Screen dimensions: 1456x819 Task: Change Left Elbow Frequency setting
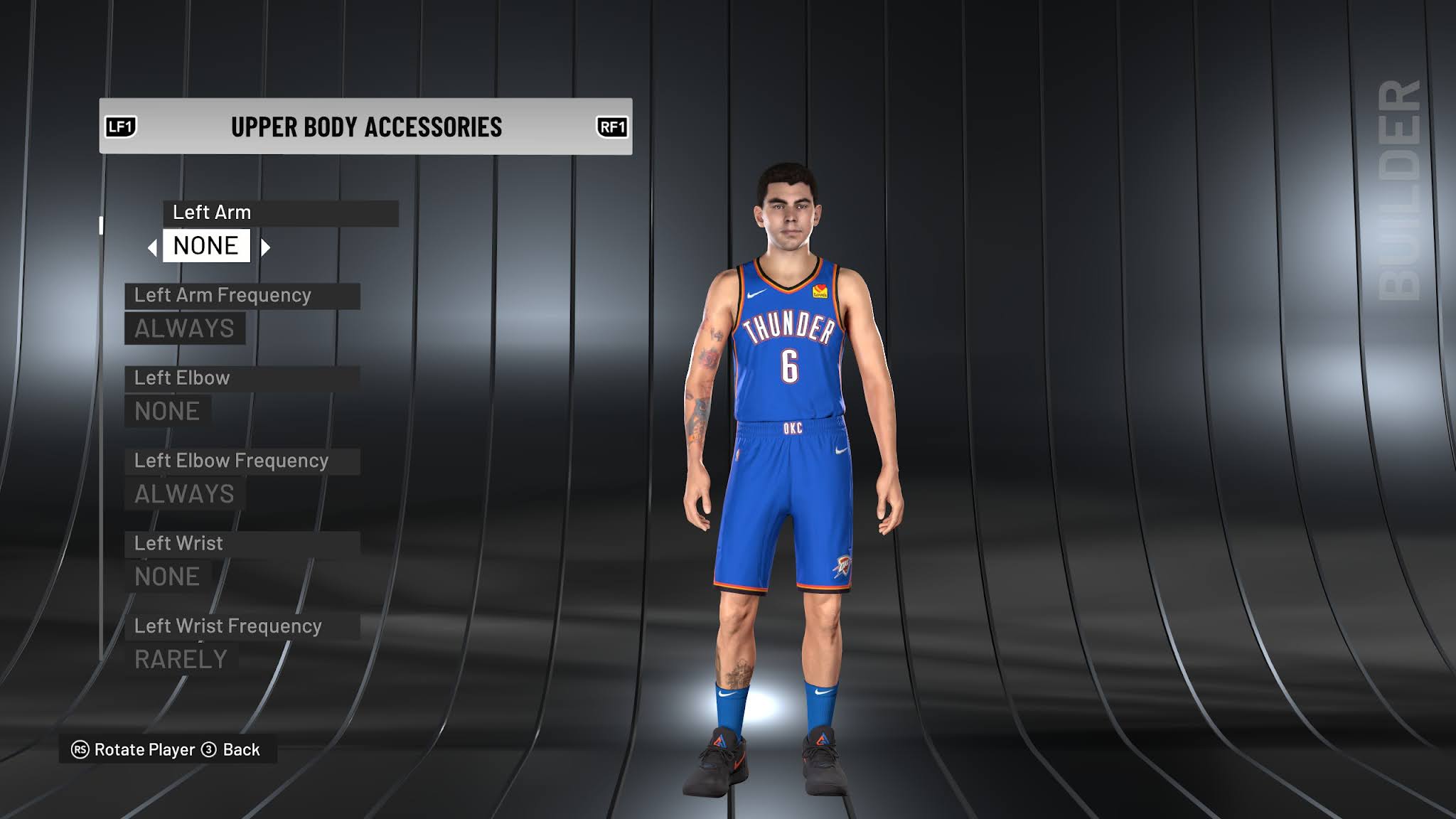tap(183, 493)
